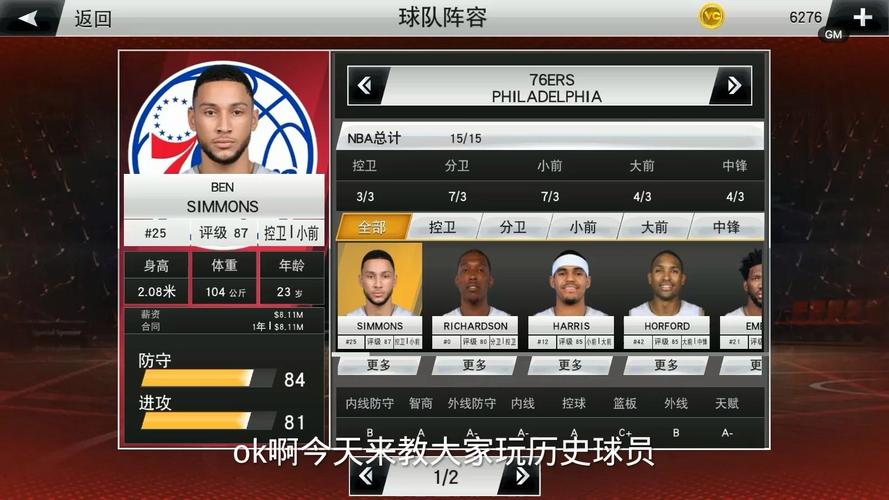Open 更多 under Simmons
This screenshot has width=889, height=500.
[379, 365]
